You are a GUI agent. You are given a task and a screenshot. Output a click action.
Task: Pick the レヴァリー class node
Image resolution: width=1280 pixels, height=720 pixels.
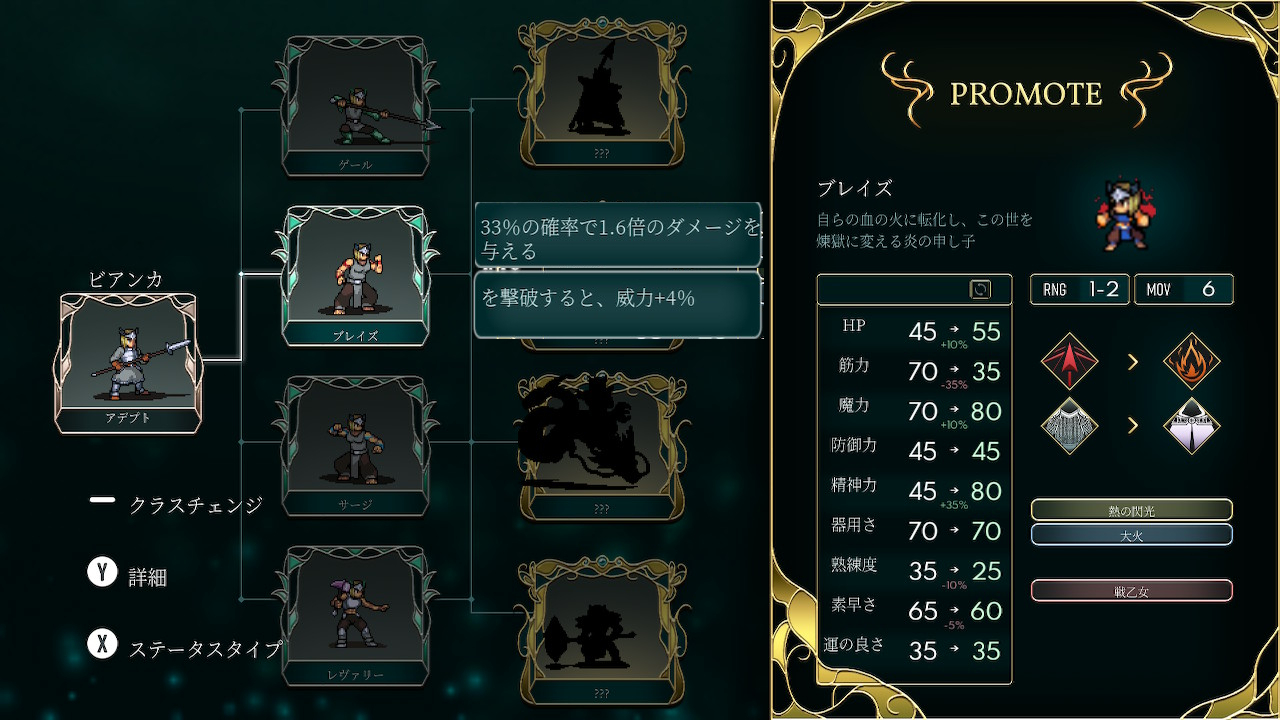[x=357, y=617]
